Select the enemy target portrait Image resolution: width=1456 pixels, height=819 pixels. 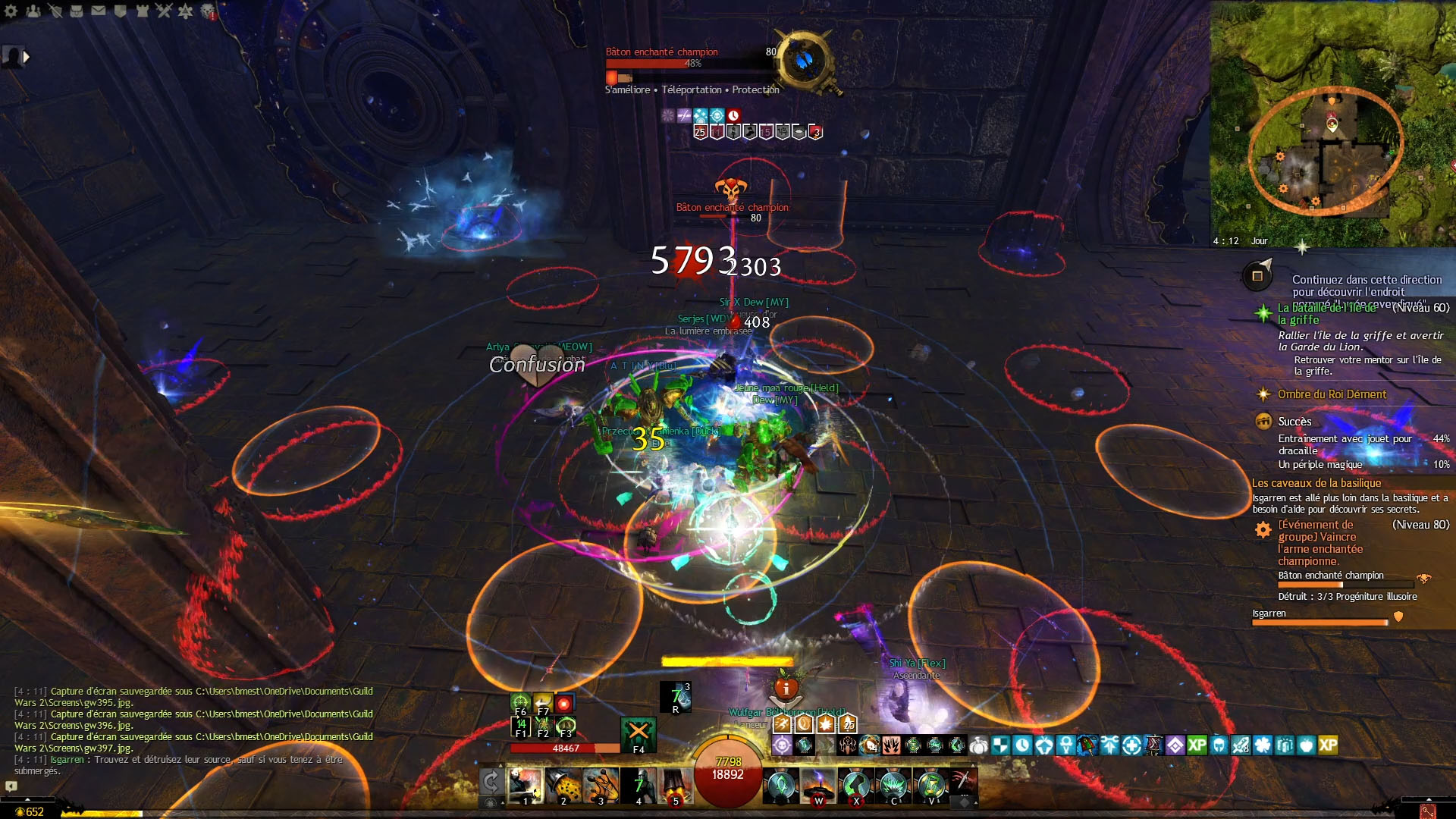(x=805, y=59)
